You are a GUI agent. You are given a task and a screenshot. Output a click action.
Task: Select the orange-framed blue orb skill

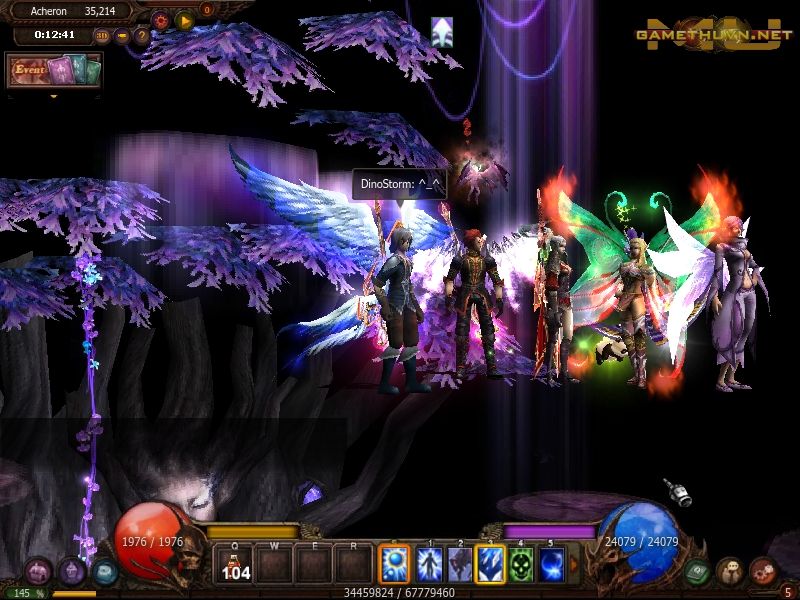[394, 564]
